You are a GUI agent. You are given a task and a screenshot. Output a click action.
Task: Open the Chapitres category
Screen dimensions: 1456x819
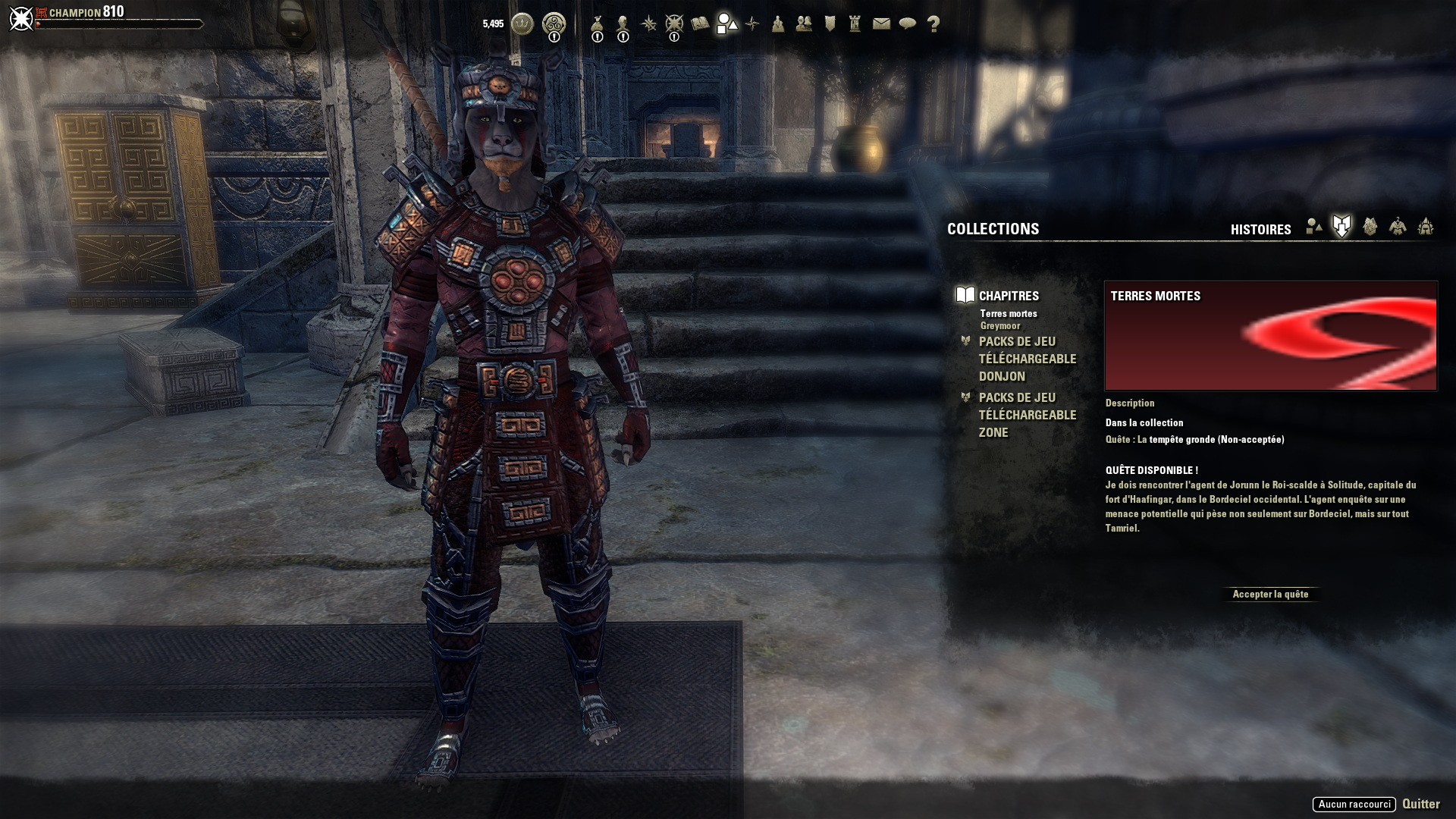(1009, 296)
